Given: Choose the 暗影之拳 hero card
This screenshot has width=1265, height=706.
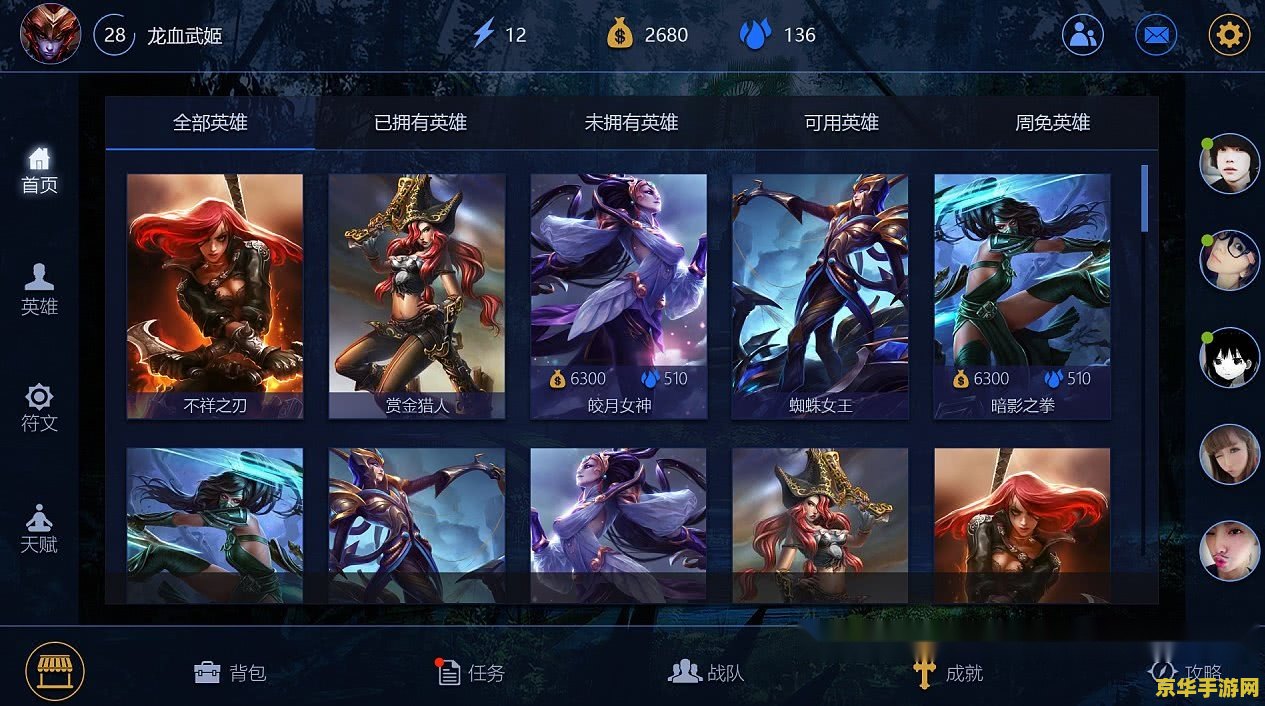Looking at the screenshot, I should click(x=1022, y=295).
